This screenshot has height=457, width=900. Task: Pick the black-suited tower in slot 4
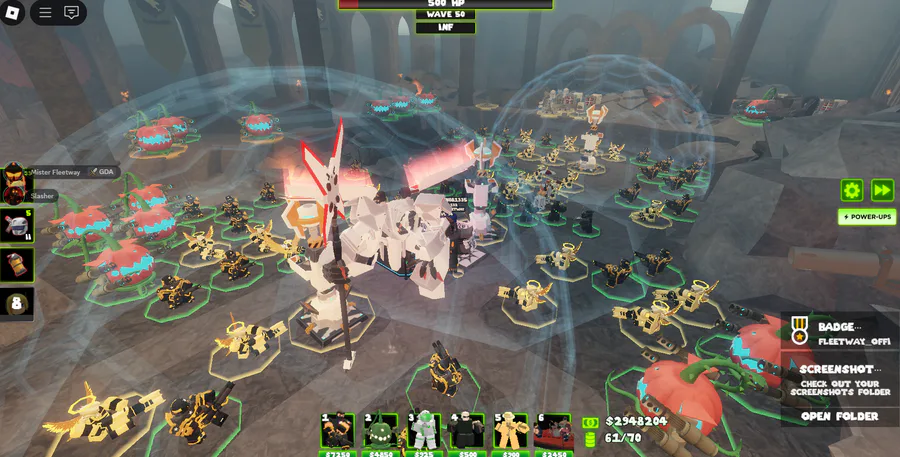[x=467, y=431]
